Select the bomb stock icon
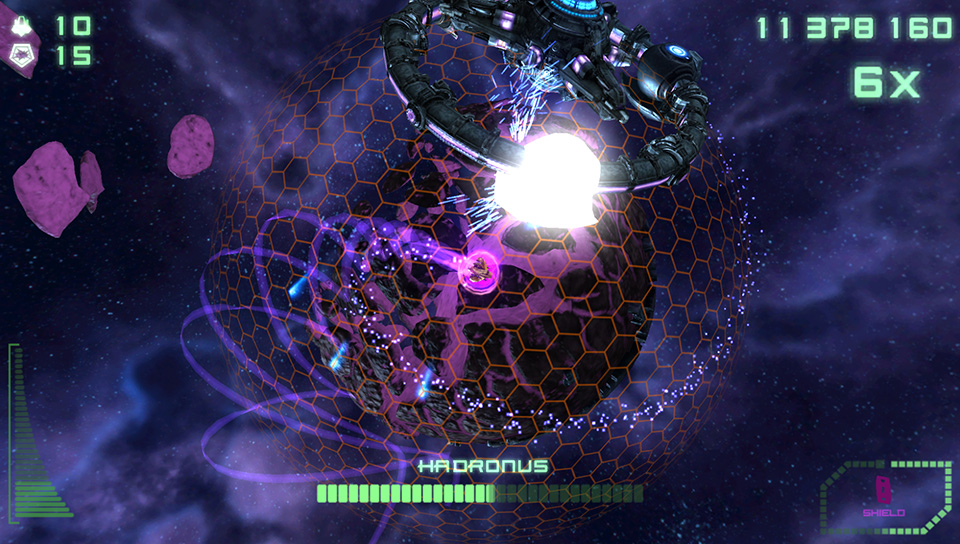The width and height of the screenshot is (960, 544). tap(22, 56)
